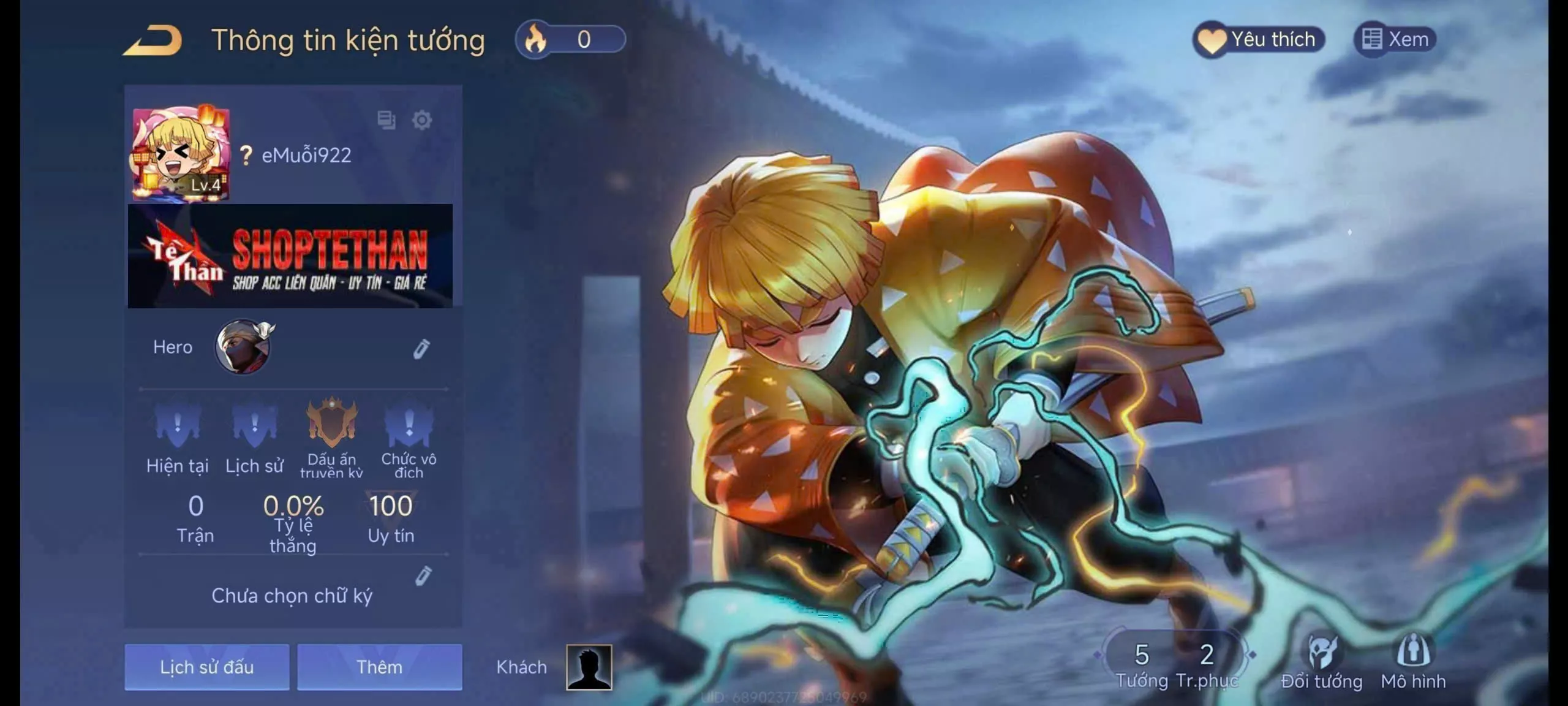
Task: Switch to Mô hình model view
Action: [x=1413, y=662]
